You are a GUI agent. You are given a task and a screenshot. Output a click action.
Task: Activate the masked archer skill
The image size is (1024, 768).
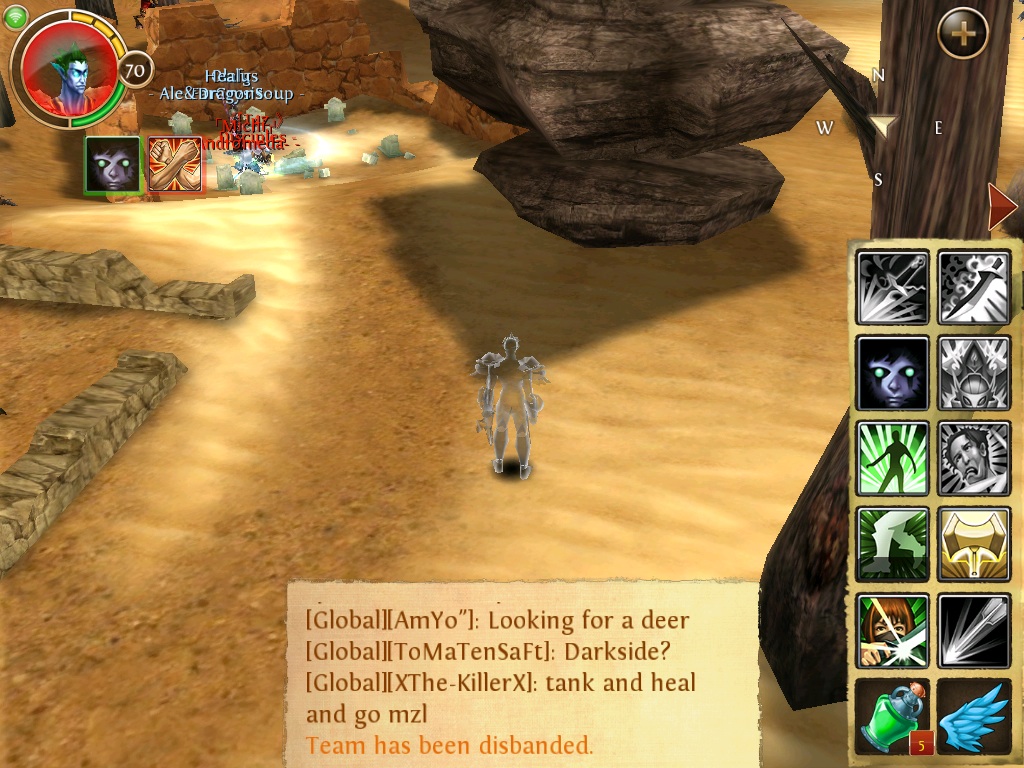[x=893, y=631]
